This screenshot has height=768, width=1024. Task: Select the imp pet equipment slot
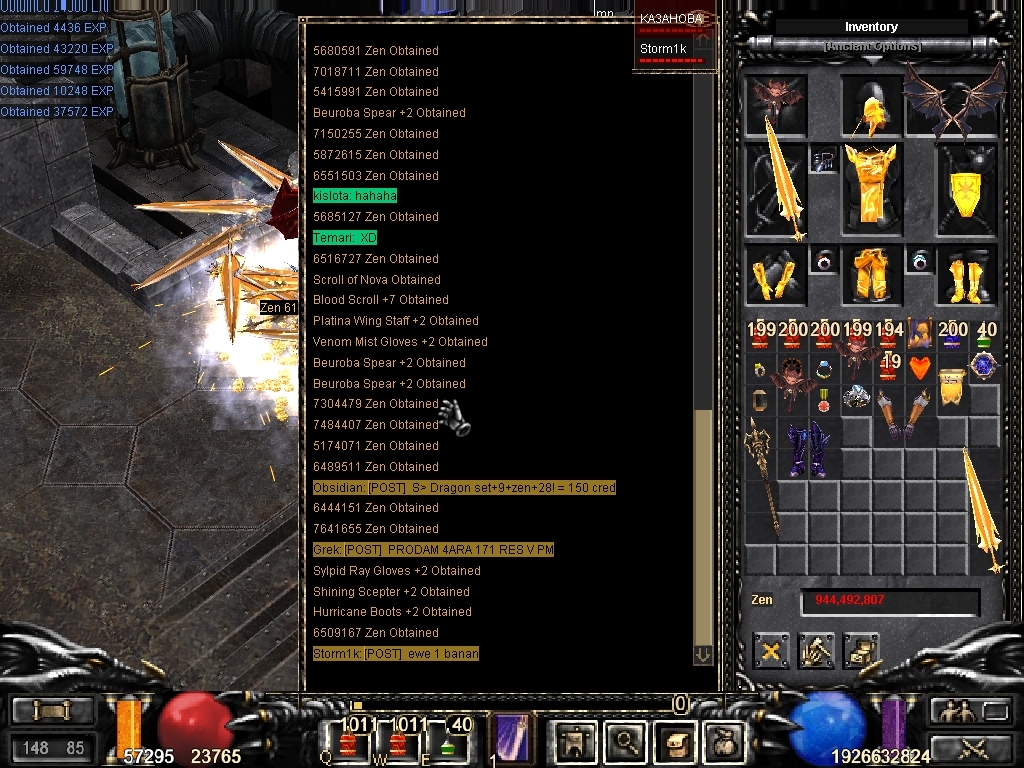(x=774, y=104)
